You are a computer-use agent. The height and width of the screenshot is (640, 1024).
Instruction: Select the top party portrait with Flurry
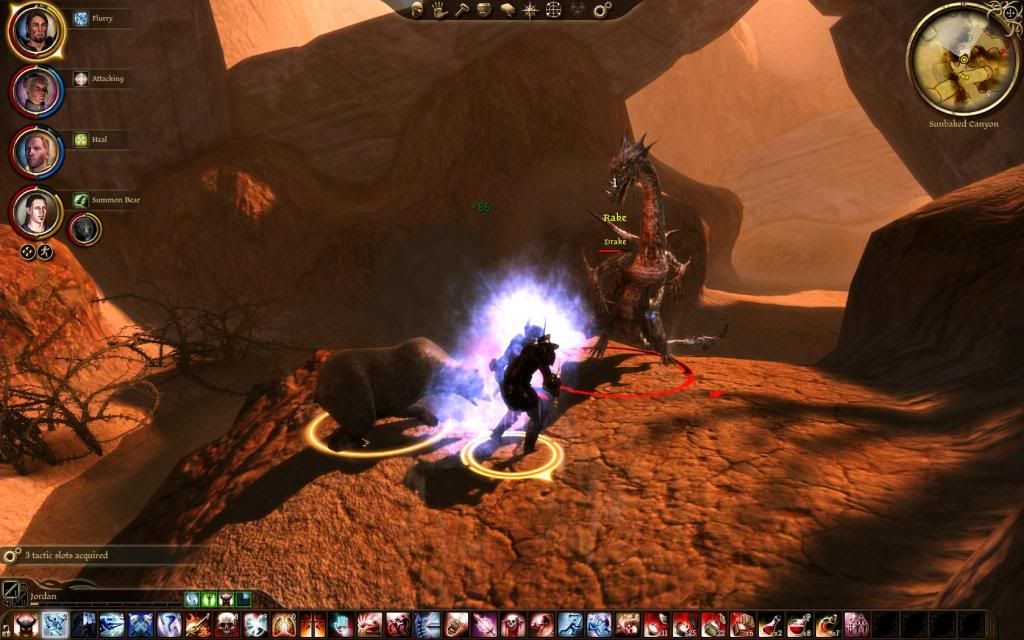pyautogui.click(x=37, y=30)
